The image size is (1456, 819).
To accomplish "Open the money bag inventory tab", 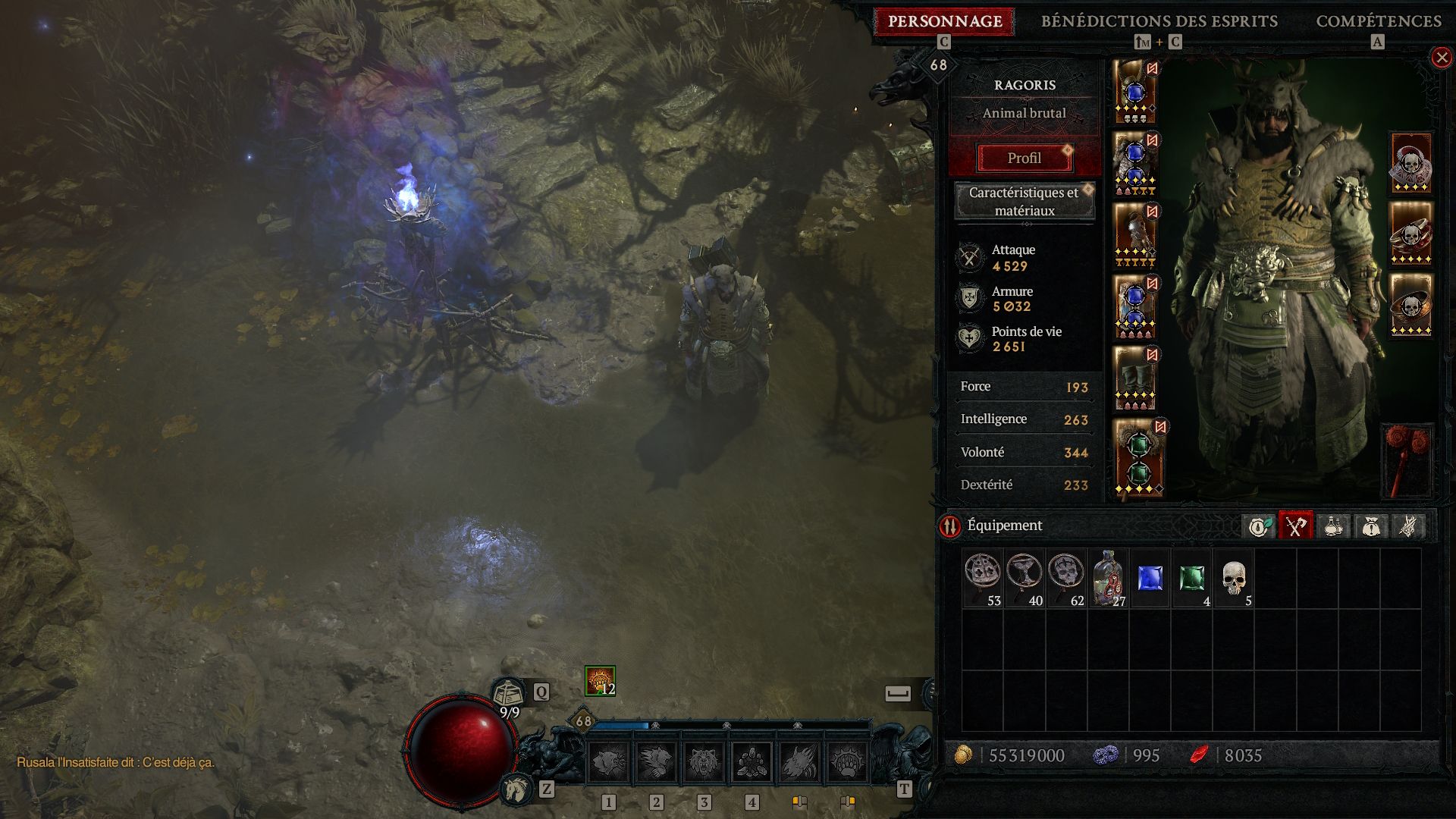I will [1370, 526].
